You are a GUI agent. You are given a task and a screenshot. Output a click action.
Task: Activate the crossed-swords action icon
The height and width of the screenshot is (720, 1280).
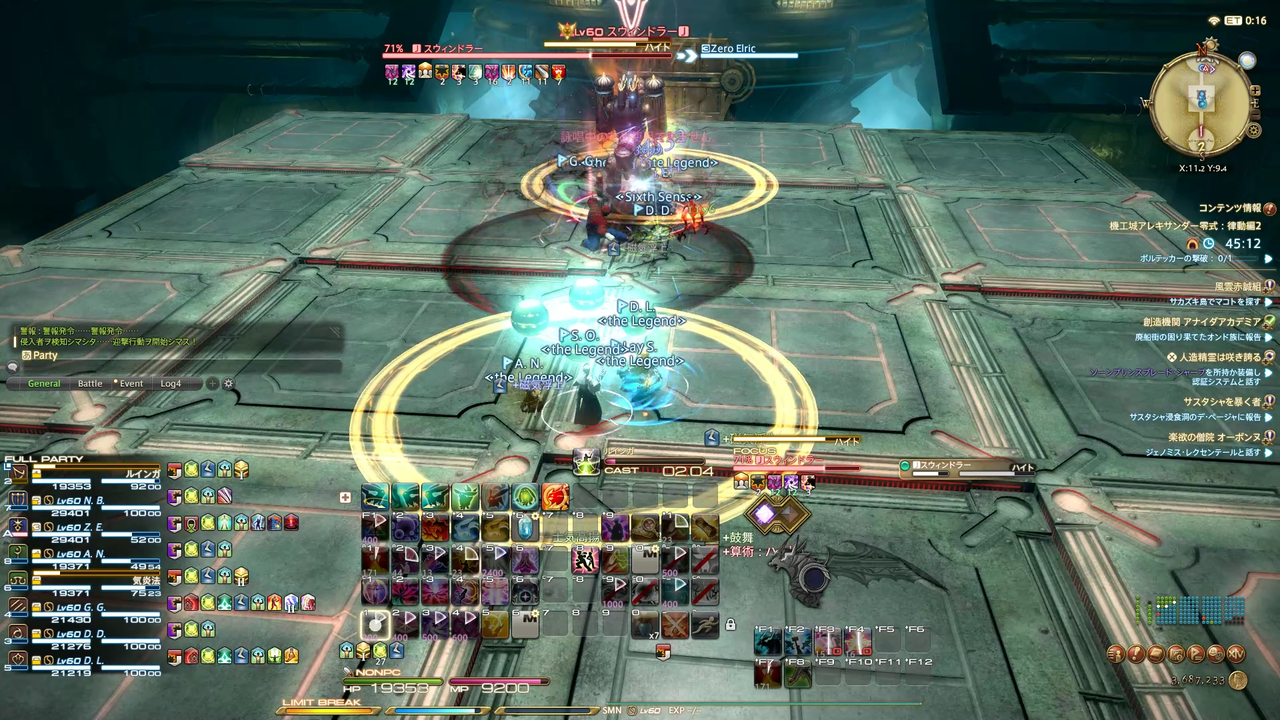pos(675,624)
